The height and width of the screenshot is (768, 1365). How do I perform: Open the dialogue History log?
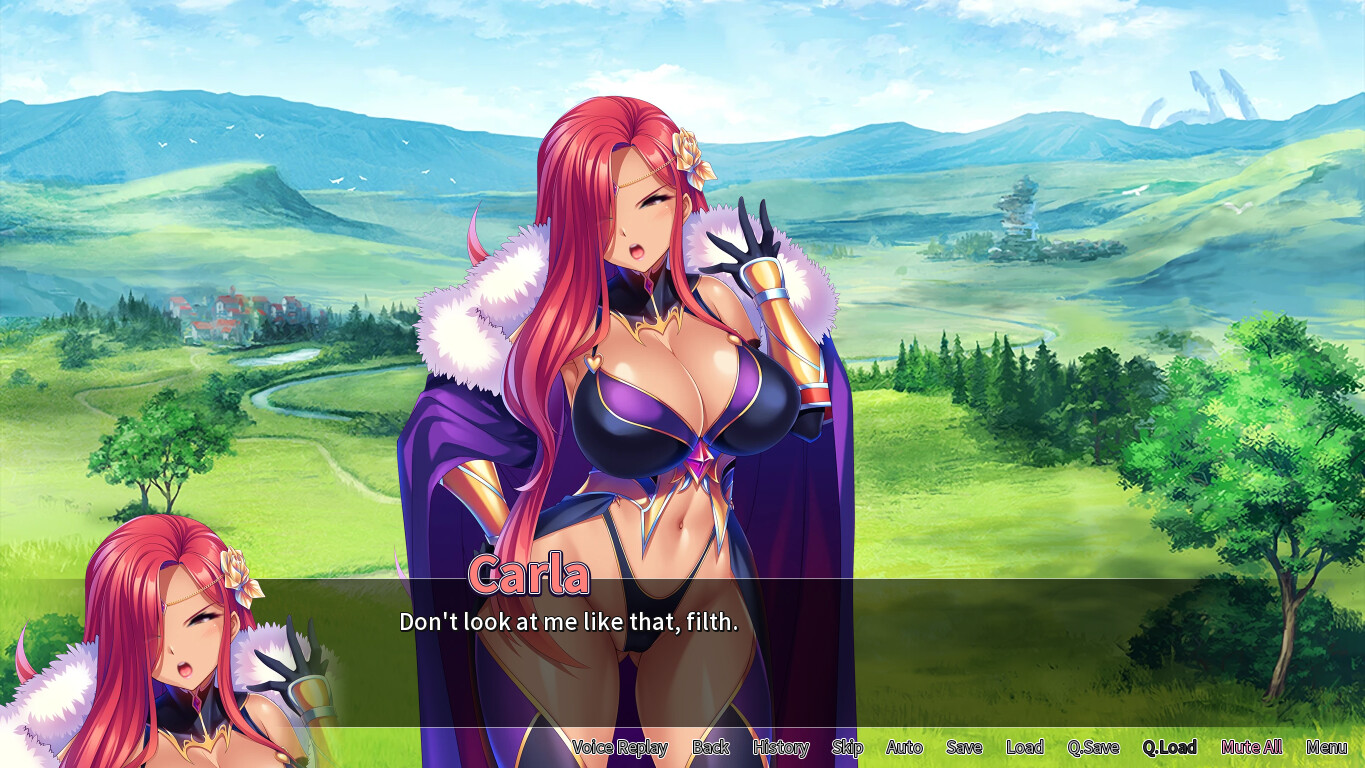781,747
